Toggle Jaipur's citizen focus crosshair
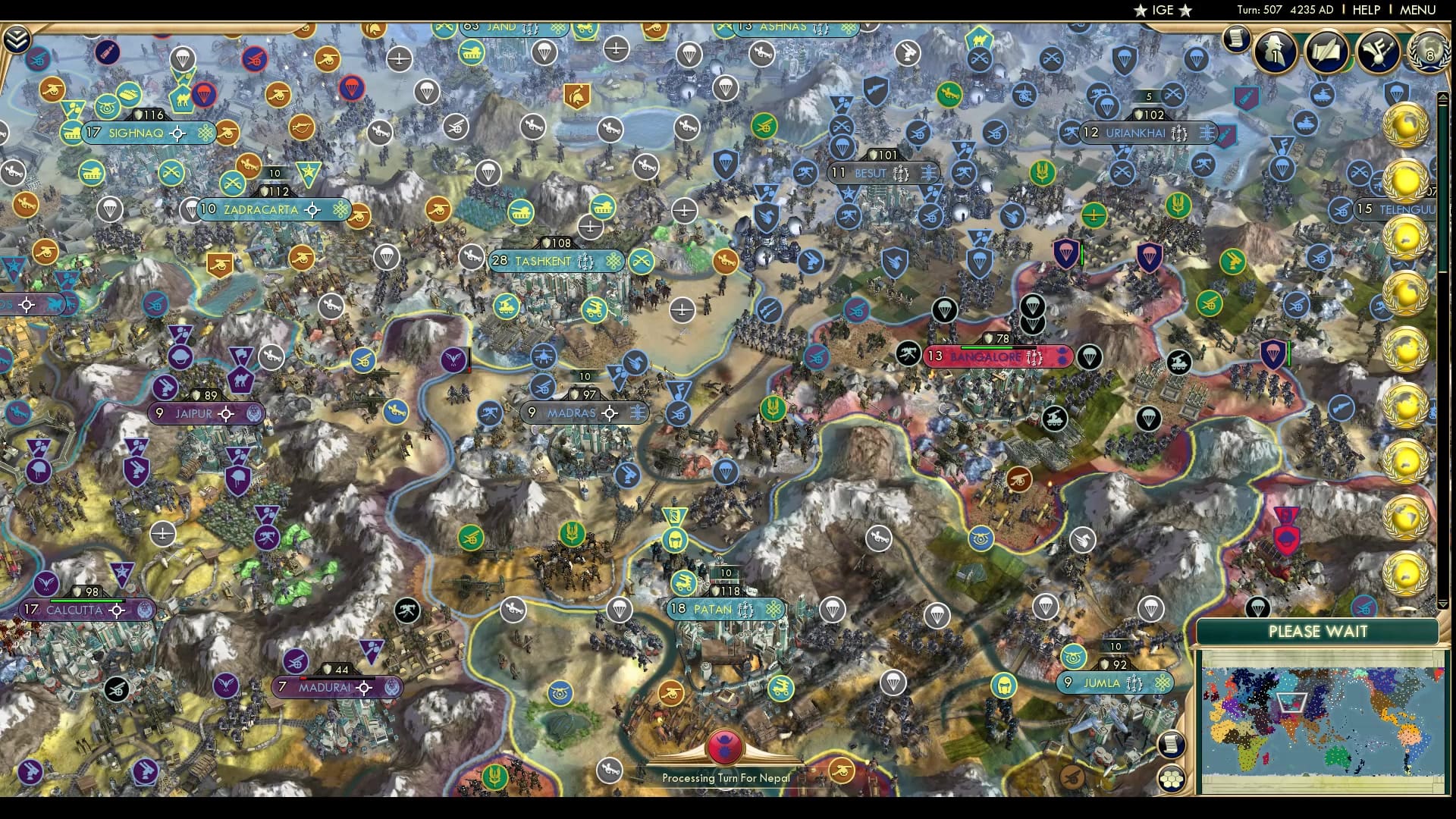Screen dimensions: 1456x819 click(x=225, y=414)
